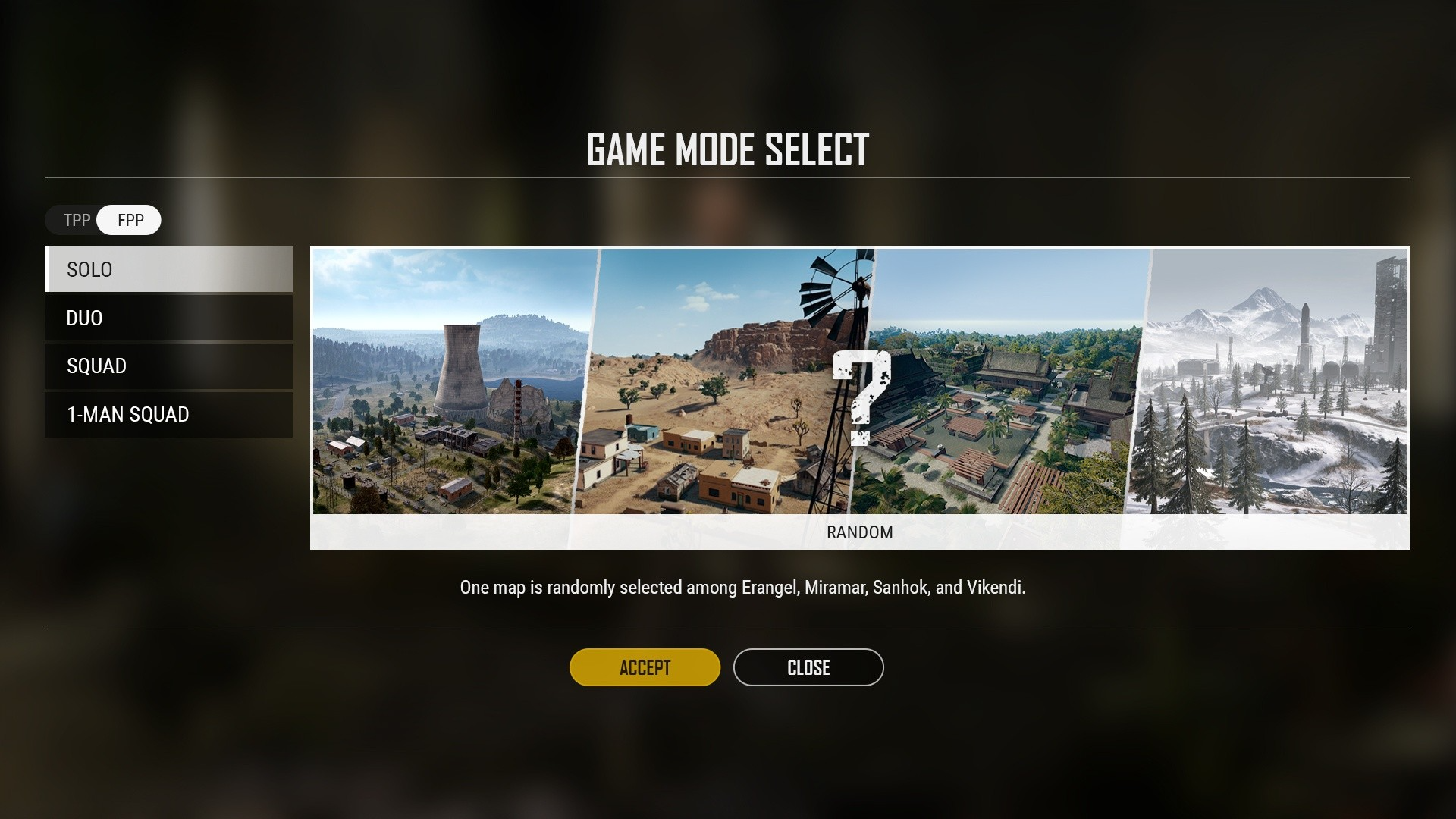Viewport: 1456px width, 819px height.
Task: Select the DUO game mode
Action: 168,318
